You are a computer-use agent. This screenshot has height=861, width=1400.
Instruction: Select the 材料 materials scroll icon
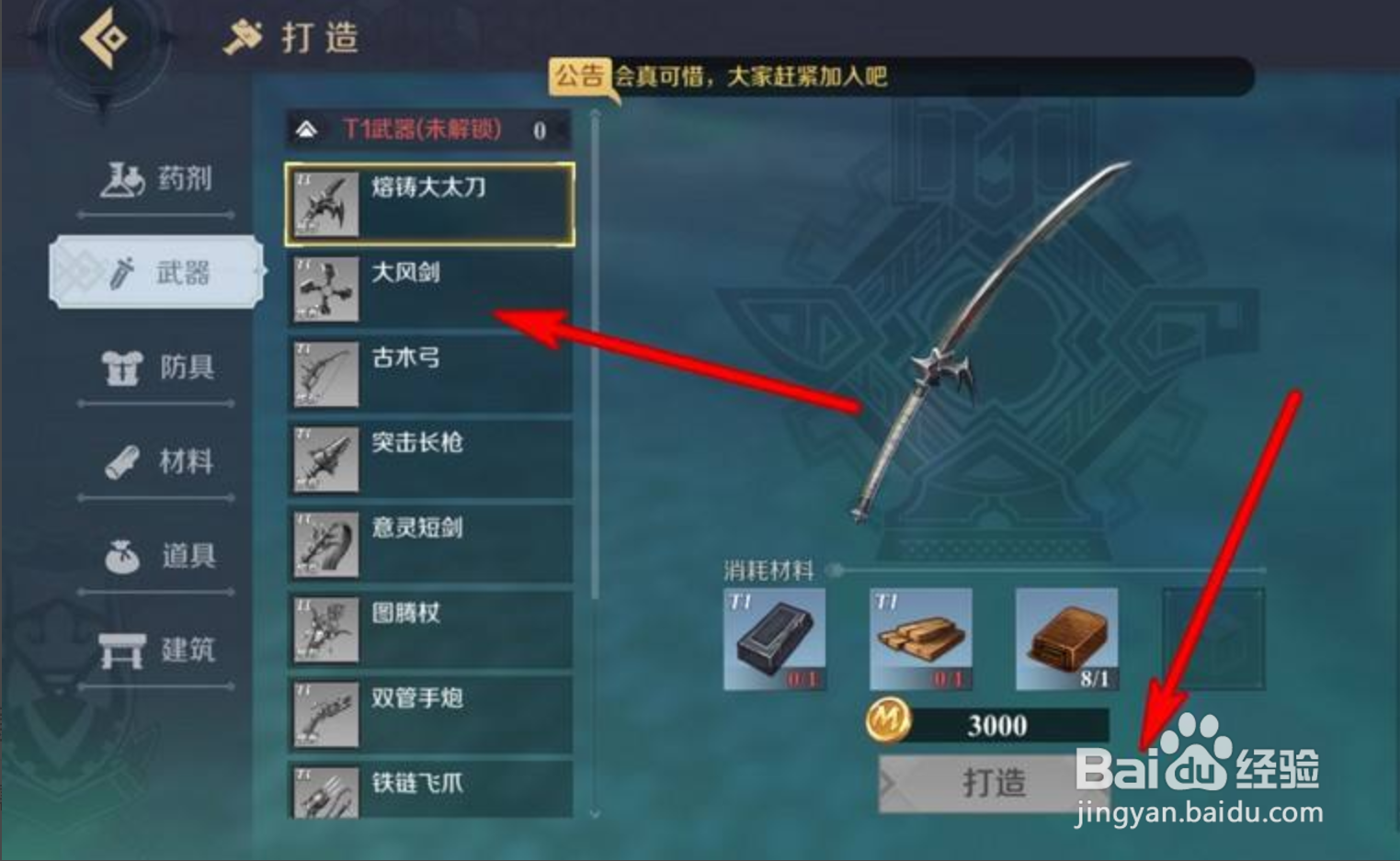coord(120,462)
